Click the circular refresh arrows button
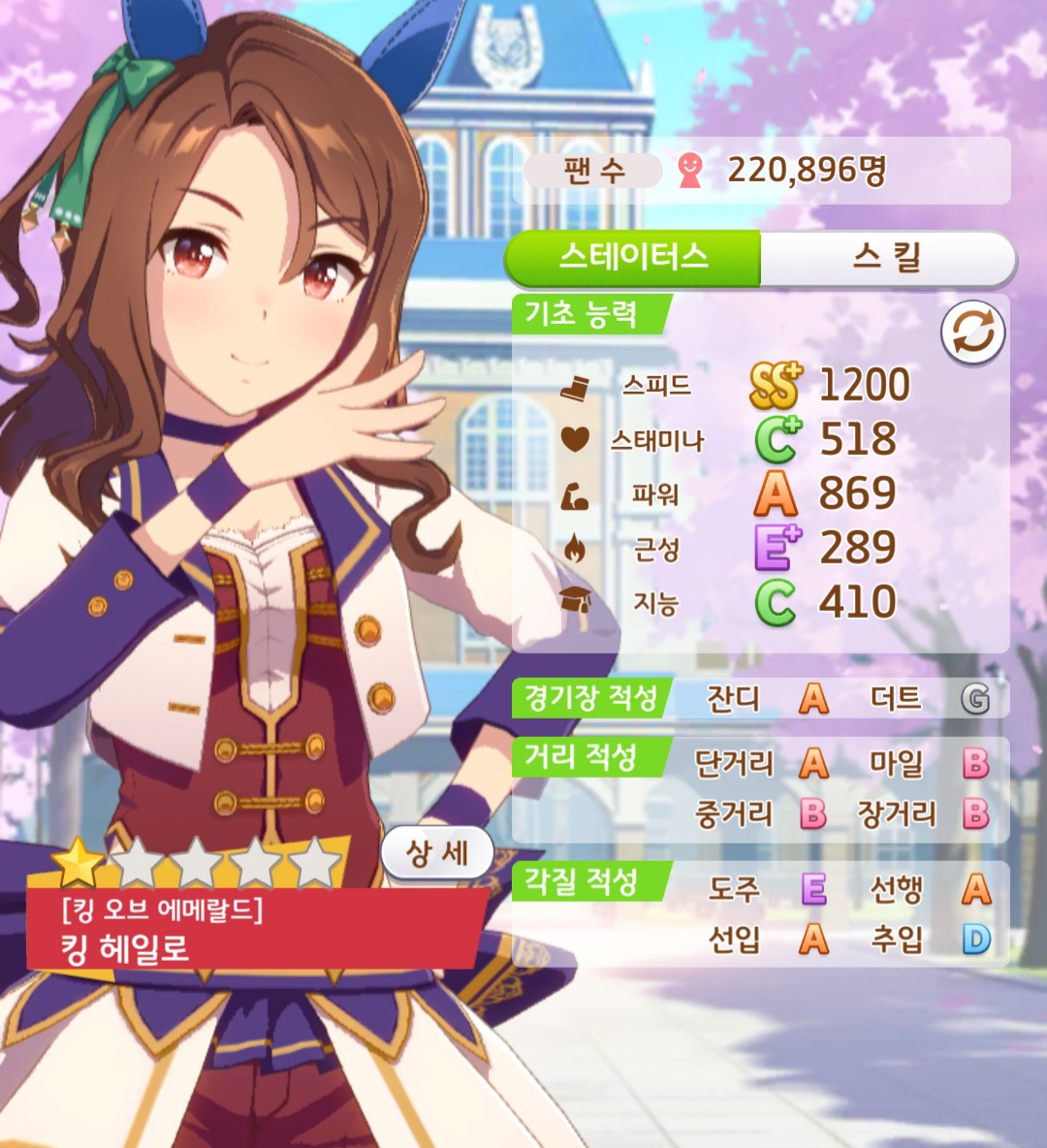 972,334
